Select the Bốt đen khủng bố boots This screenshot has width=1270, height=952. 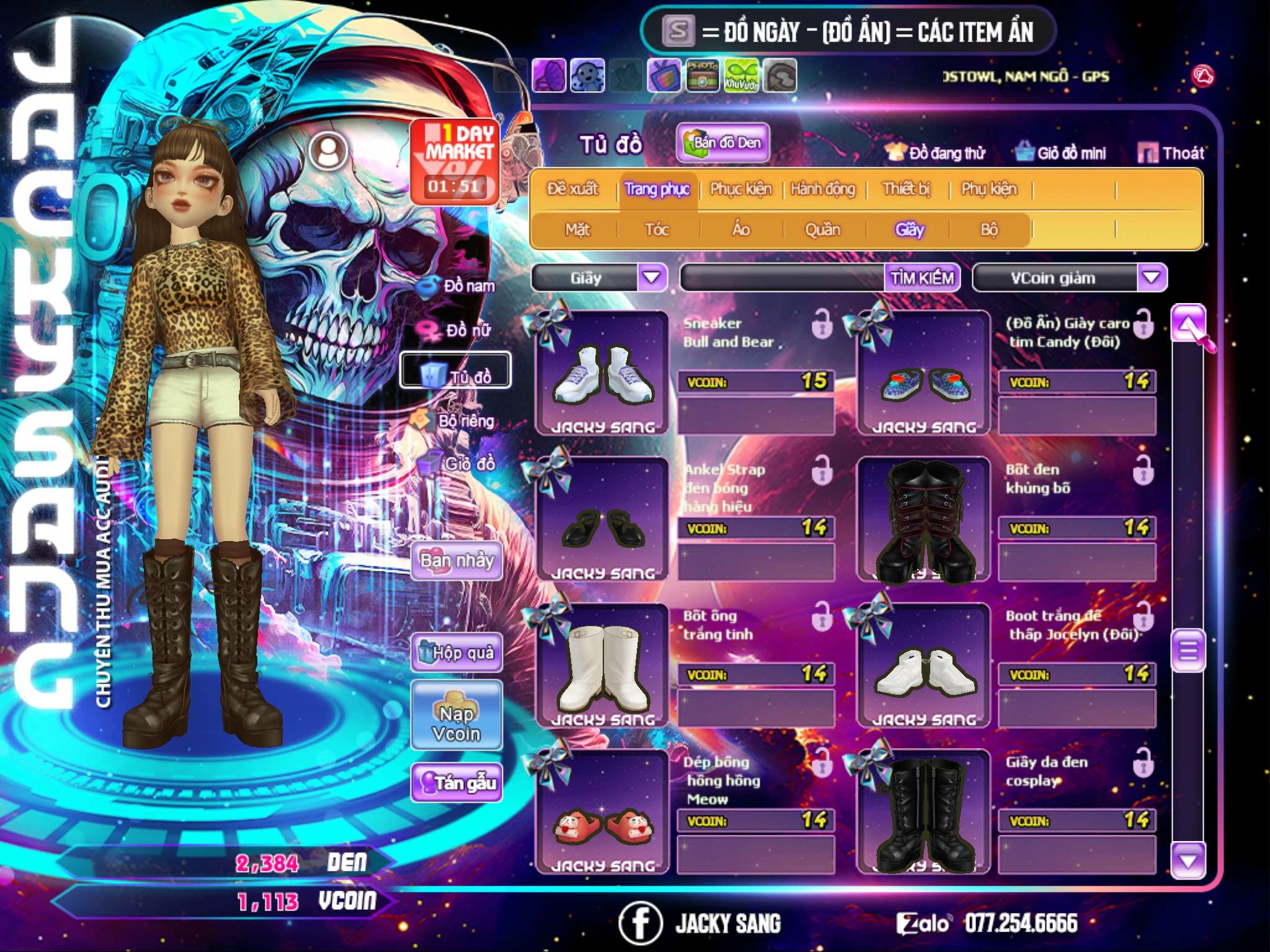[924, 519]
